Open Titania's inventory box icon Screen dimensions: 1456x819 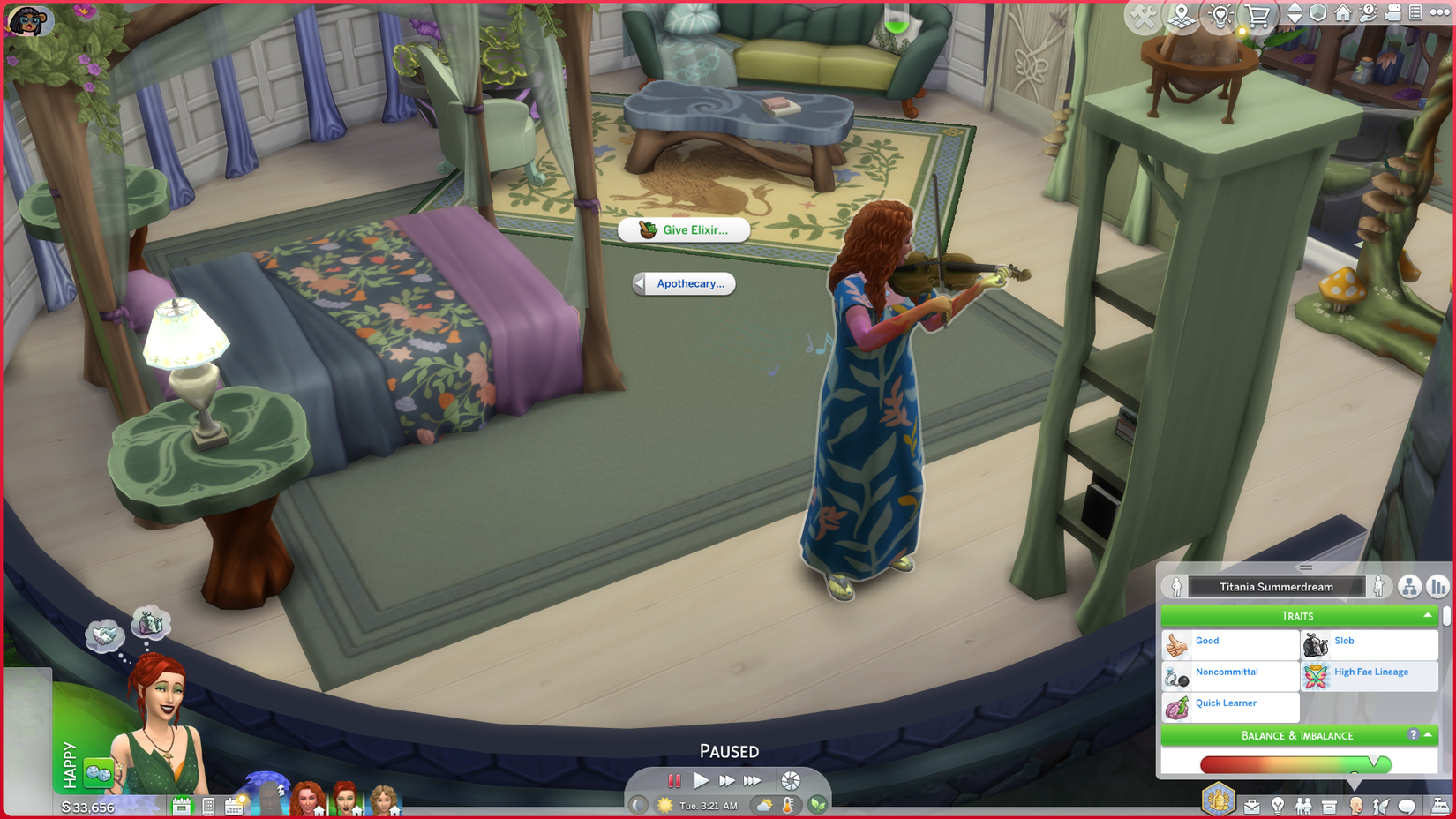1328,805
